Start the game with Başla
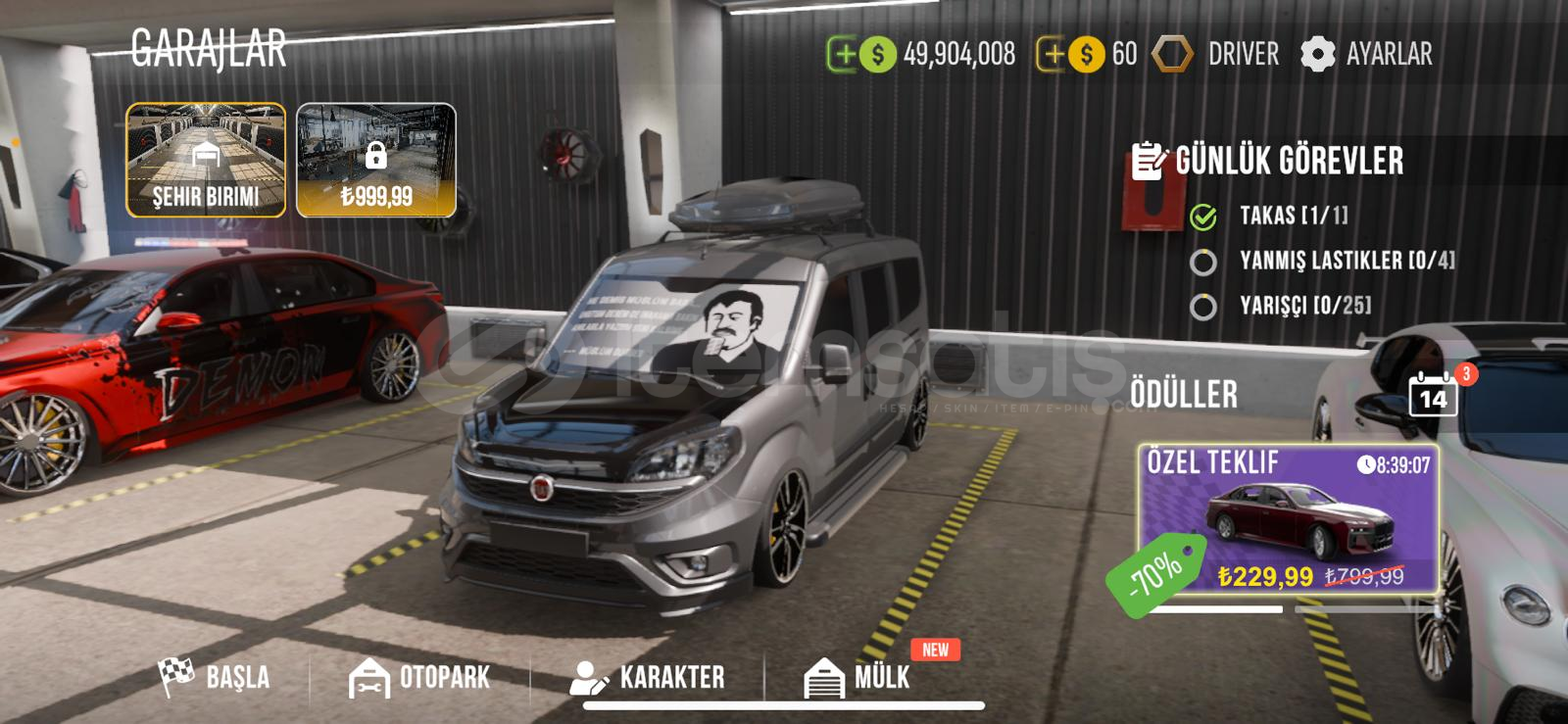Screen dimensions: 1568x724 (x=216, y=676)
